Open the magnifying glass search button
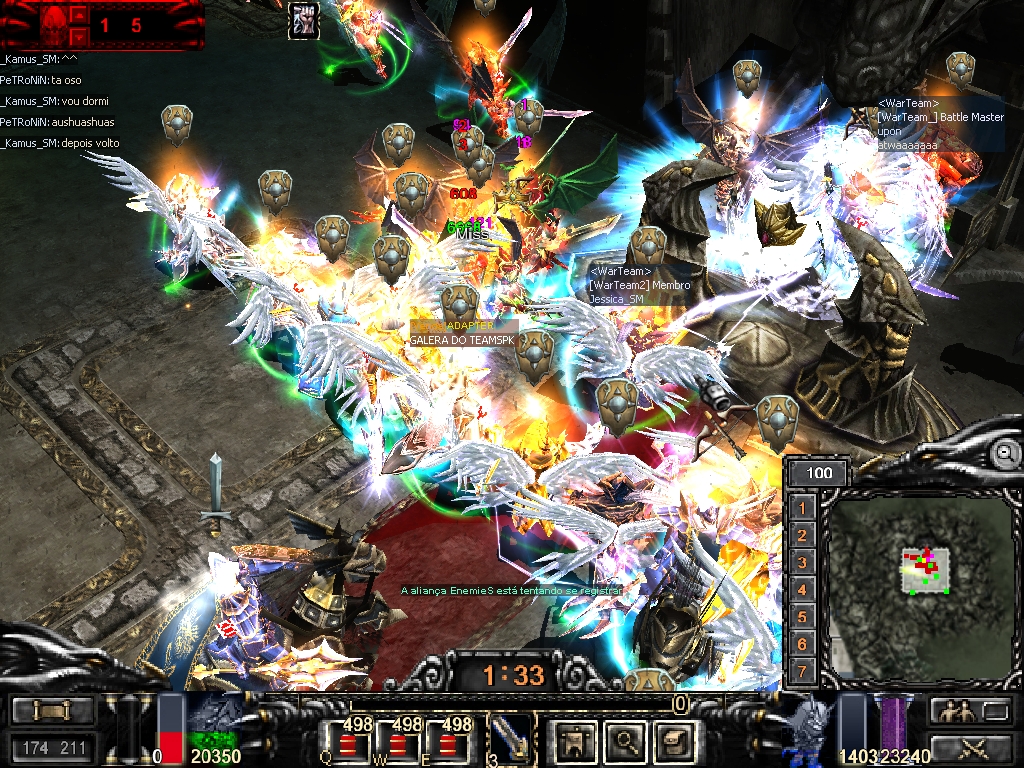 click(626, 740)
